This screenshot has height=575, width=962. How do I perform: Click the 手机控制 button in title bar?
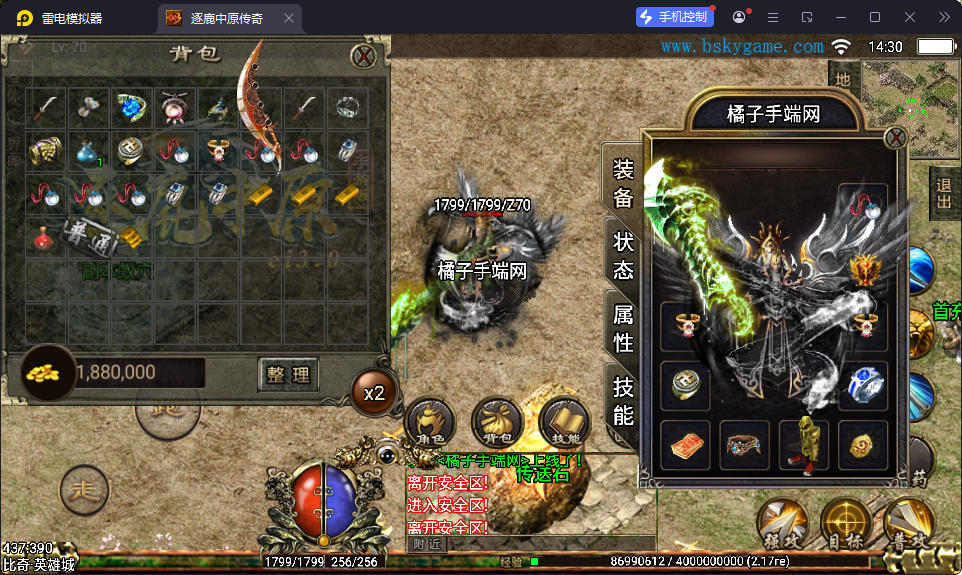(x=676, y=17)
